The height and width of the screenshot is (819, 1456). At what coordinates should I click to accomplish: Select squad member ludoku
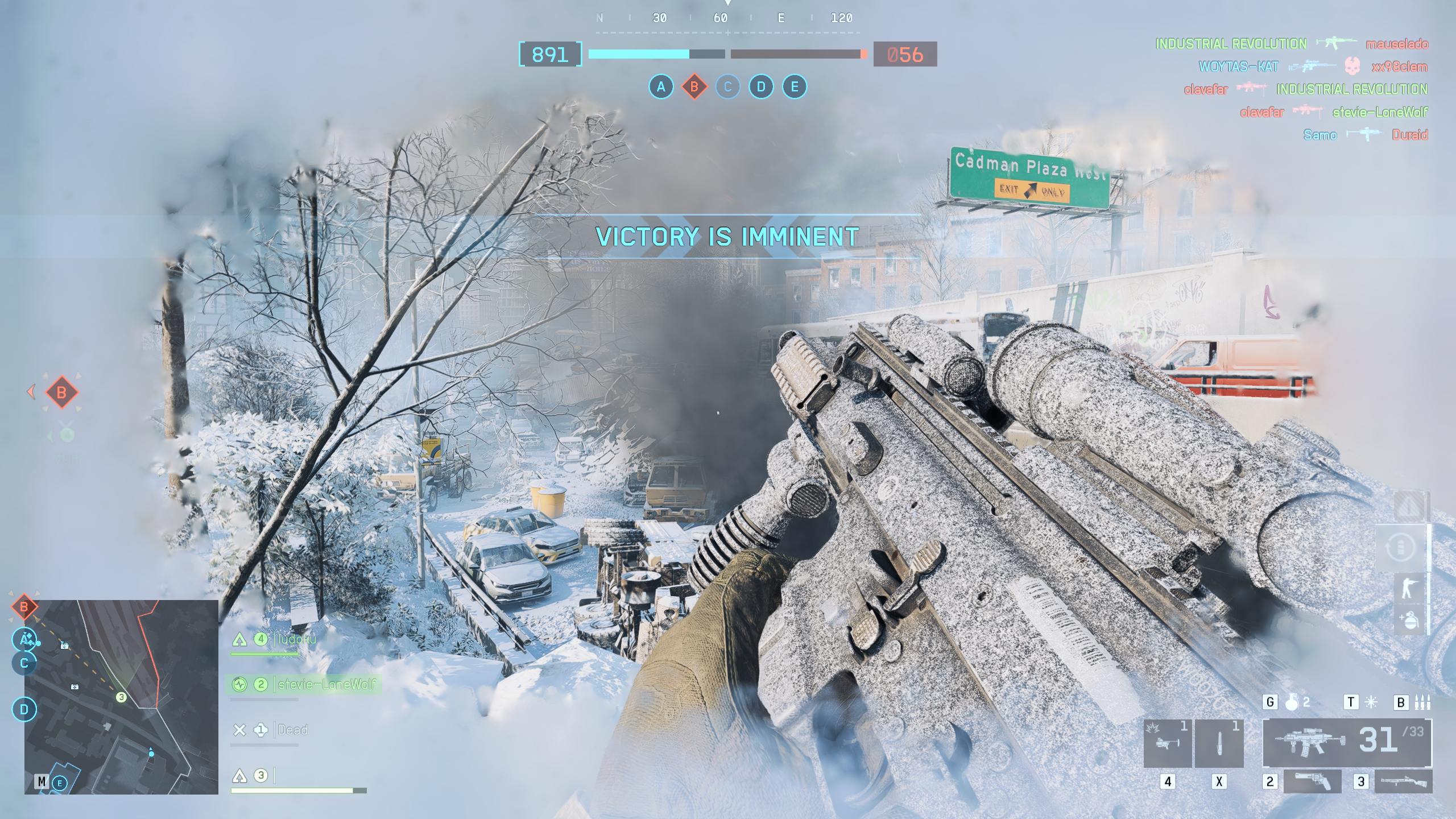click(x=296, y=639)
